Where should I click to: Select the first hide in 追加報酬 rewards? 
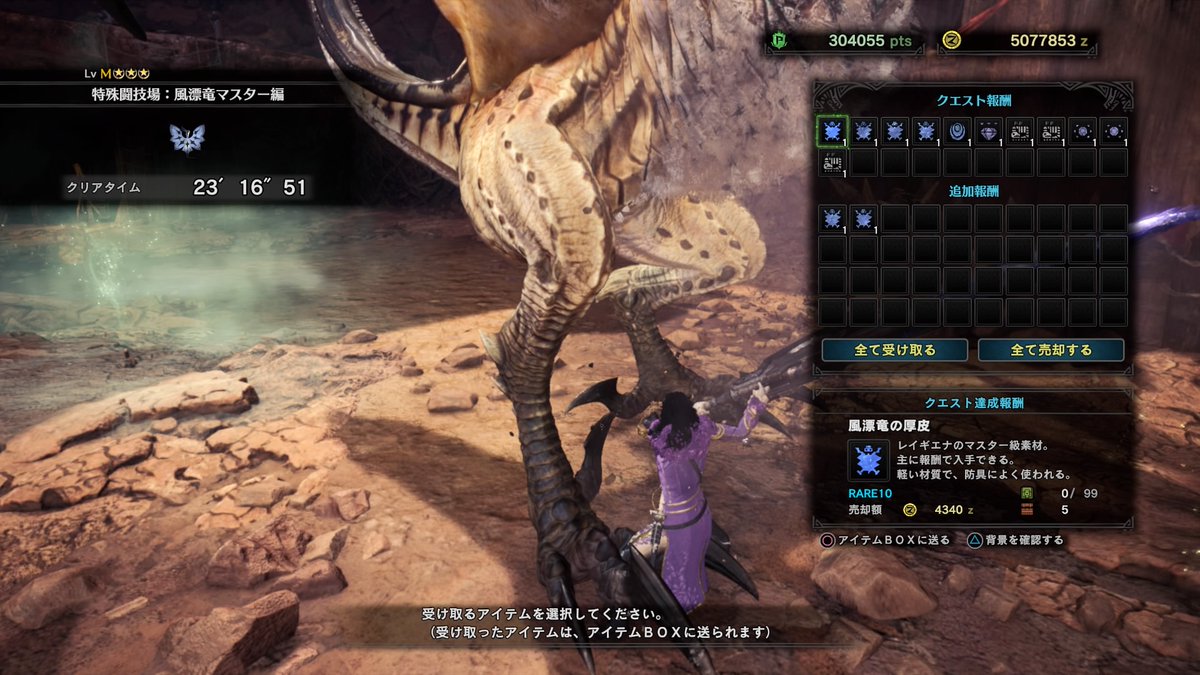[832, 219]
